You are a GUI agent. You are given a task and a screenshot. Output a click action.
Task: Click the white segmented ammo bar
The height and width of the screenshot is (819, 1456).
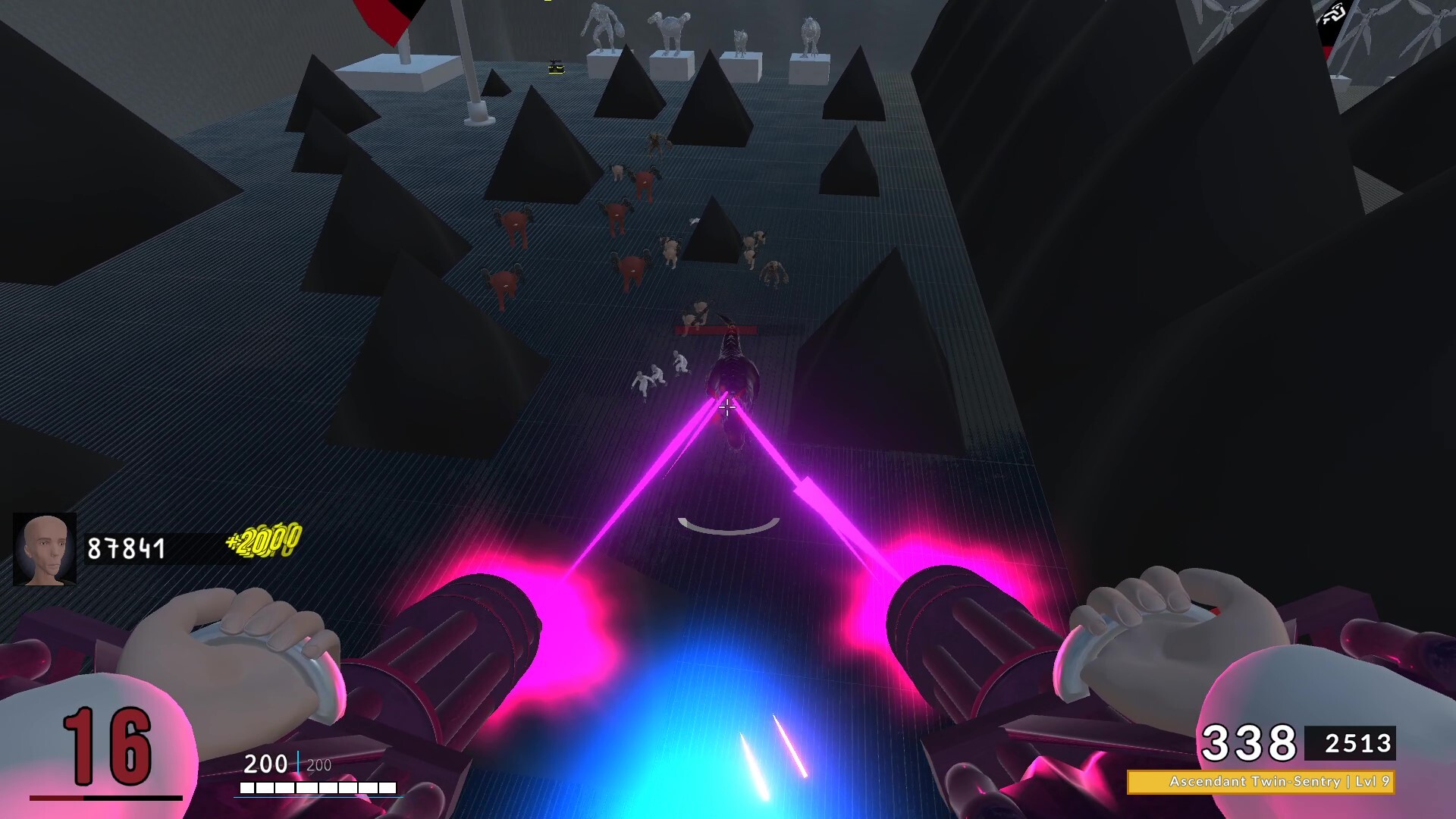[318, 786]
